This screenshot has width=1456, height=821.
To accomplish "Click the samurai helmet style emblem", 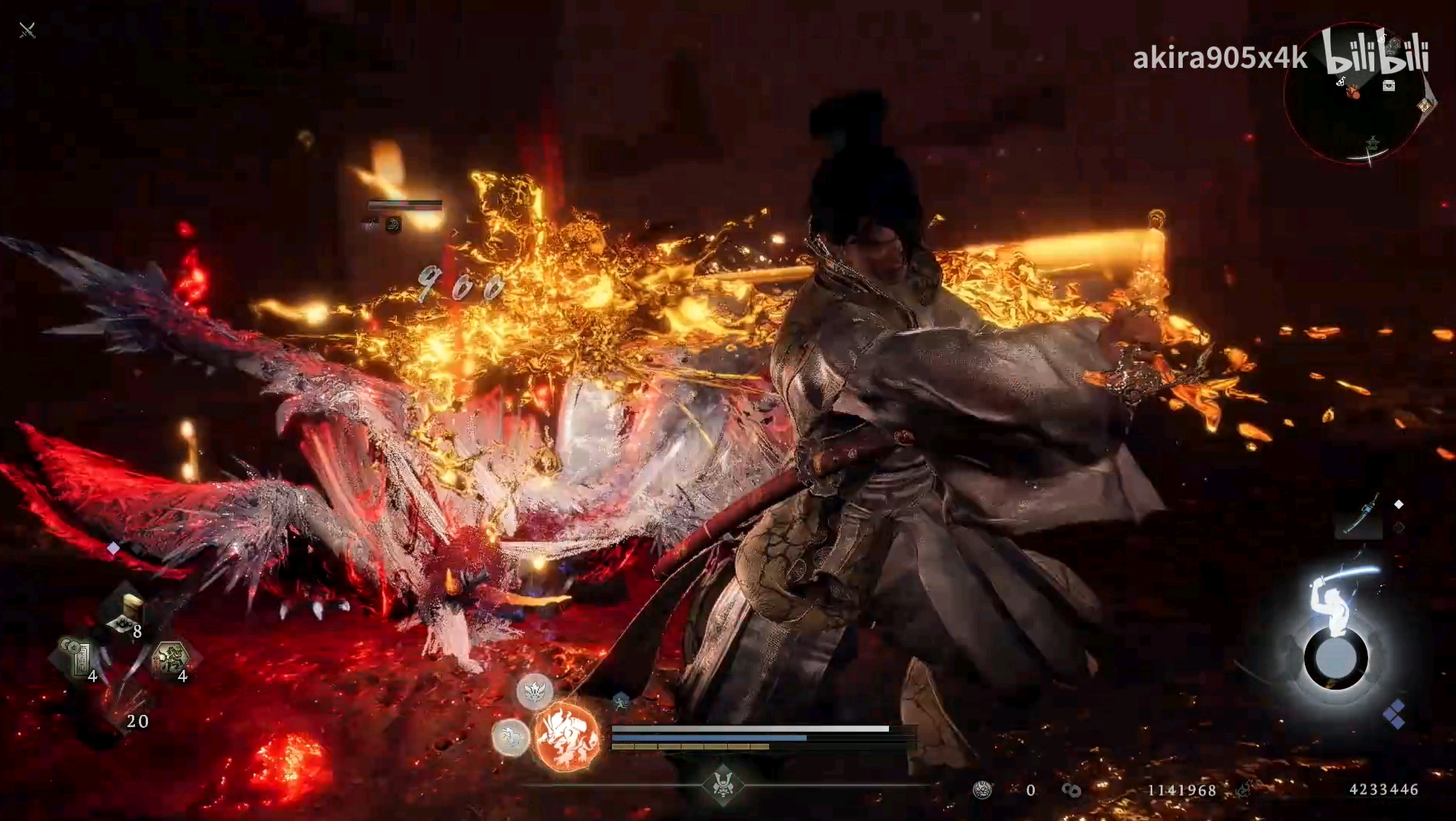I will (x=723, y=784).
